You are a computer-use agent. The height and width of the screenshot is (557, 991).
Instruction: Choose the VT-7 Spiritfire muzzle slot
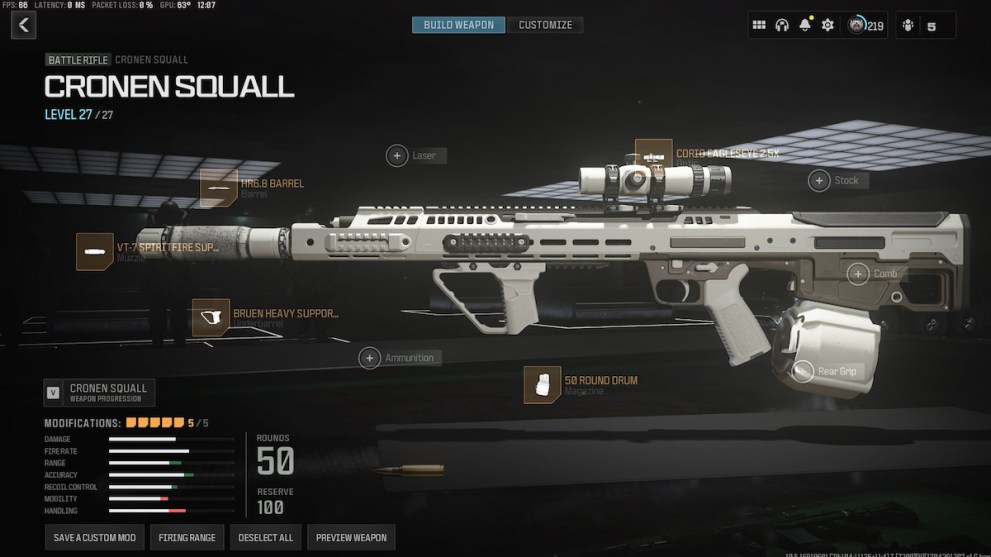[95, 251]
